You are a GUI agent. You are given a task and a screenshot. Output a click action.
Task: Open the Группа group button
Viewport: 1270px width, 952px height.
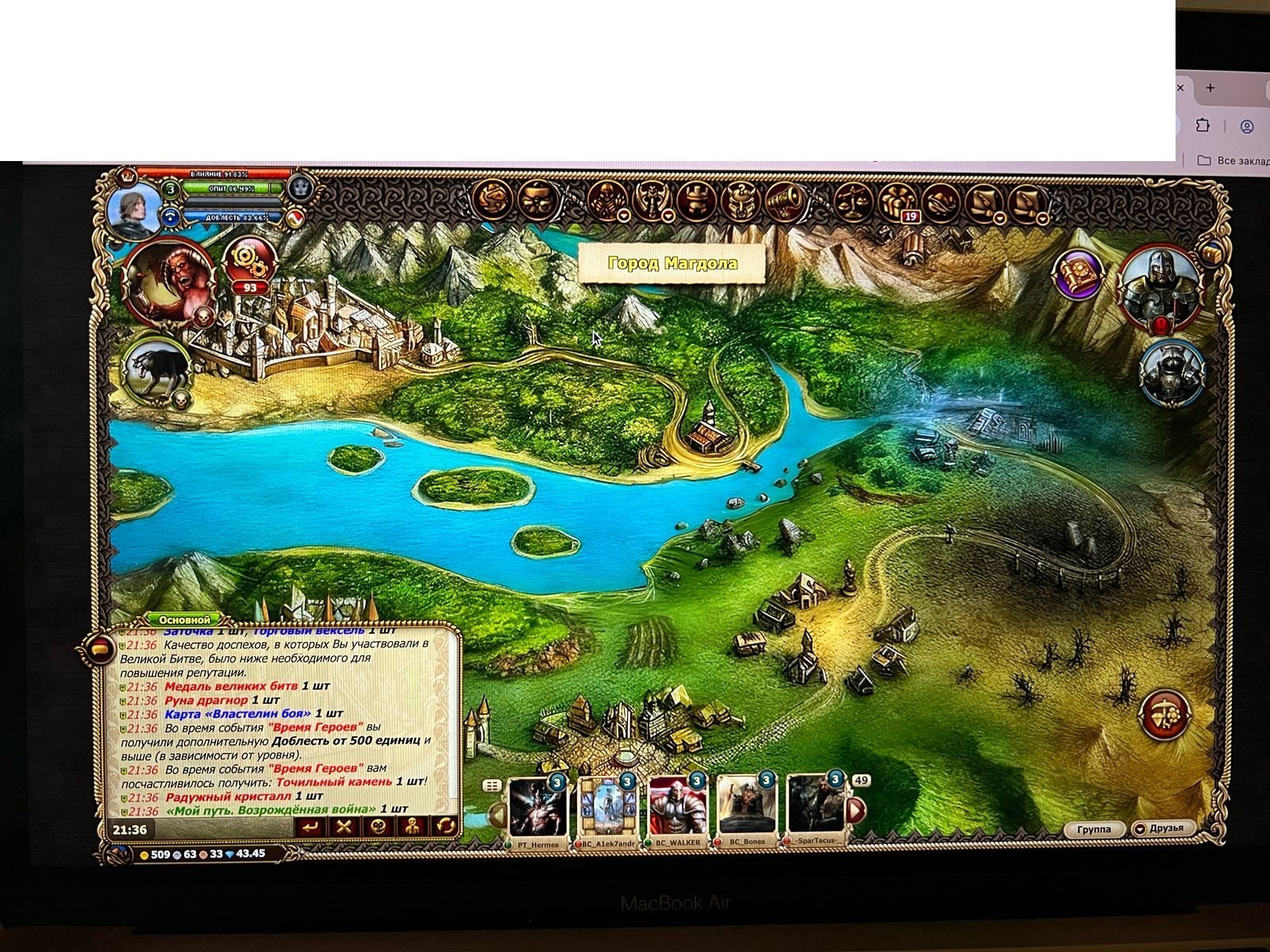coord(1094,829)
